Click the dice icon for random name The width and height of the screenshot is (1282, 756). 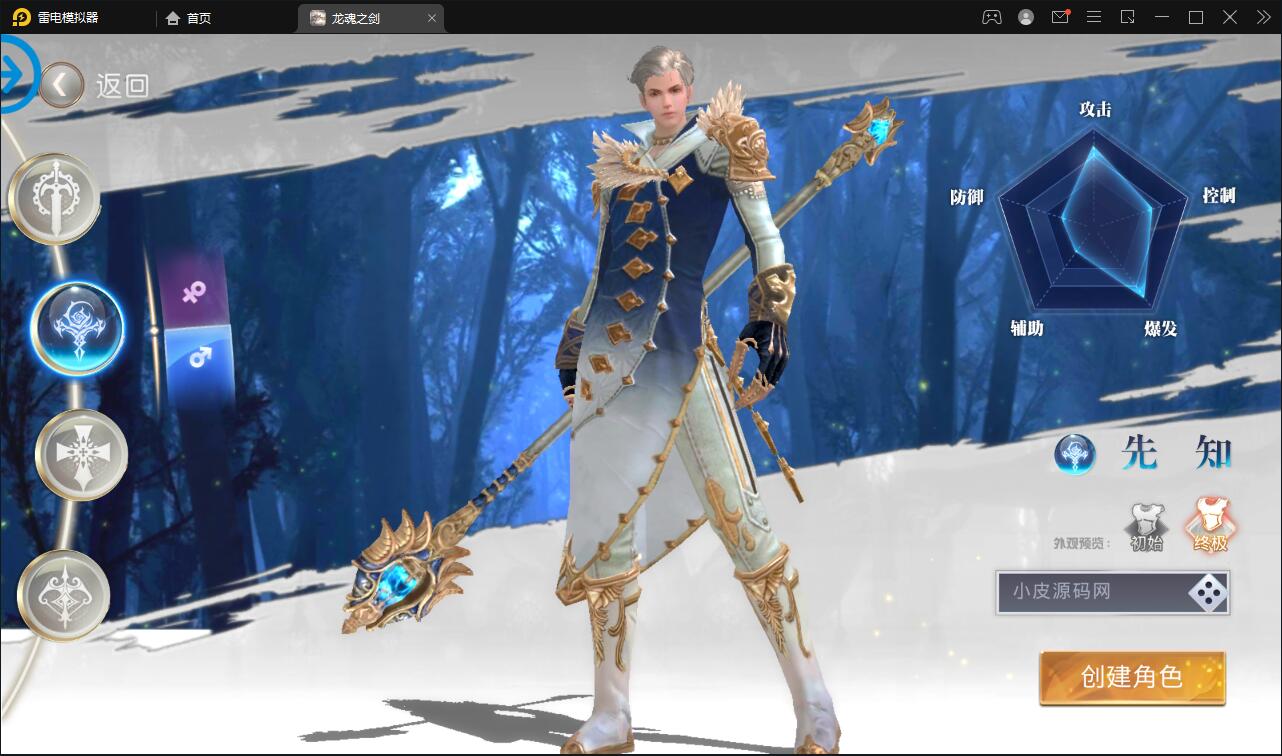click(1207, 593)
